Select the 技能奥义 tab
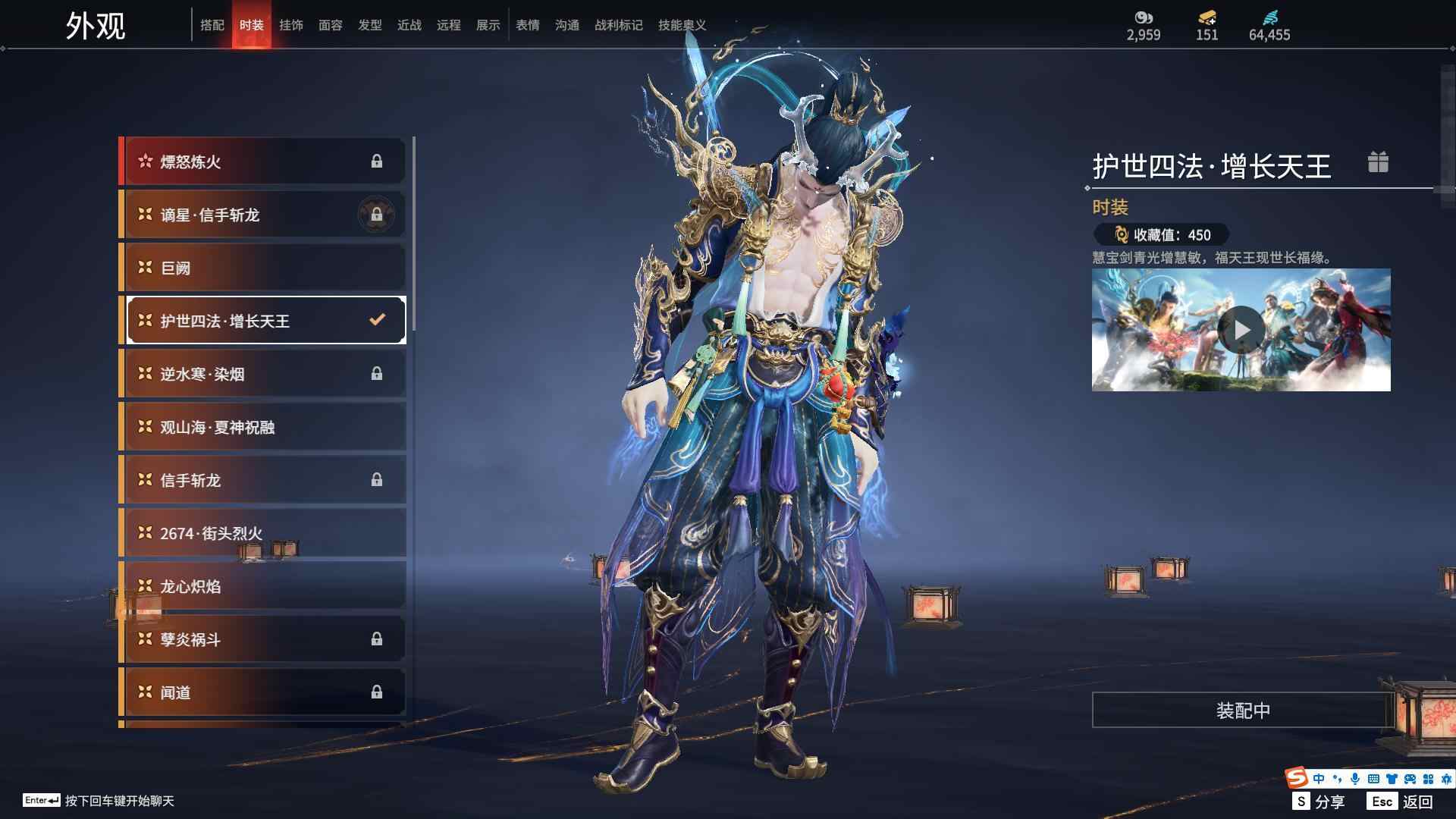The image size is (1456, 819). (x=682, y=25)
